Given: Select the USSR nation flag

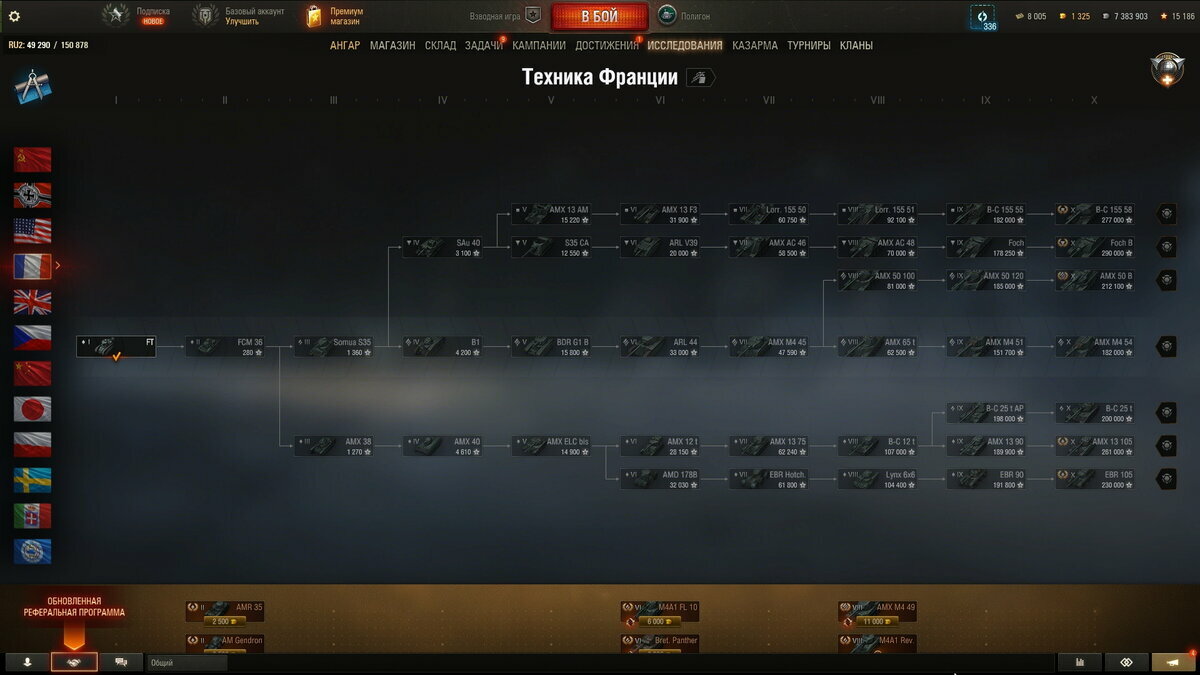Looking at the screenshot, I should click(x=32, y=160).
